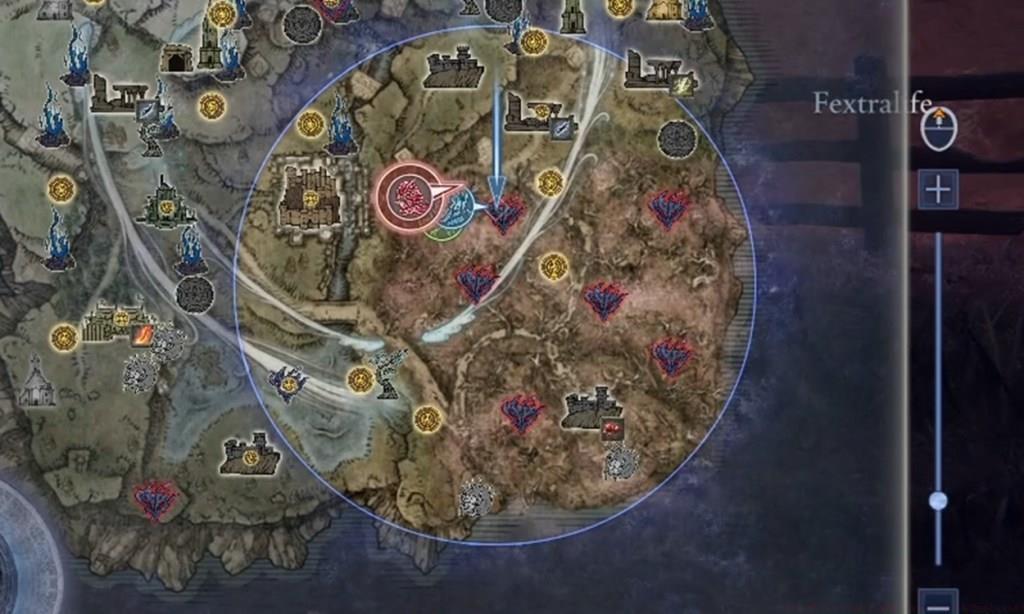Click the zoom slider handle
This screenshot has height=614, width=1024.
938,501
